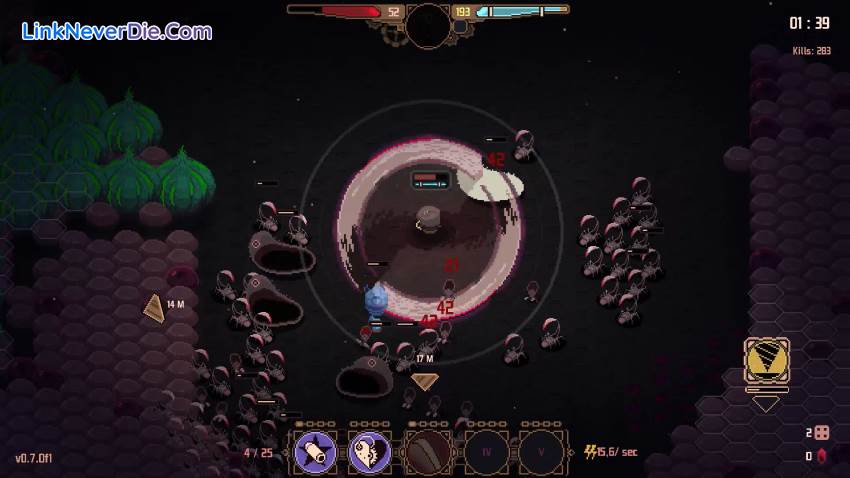Choose the dark curved blade slot
This screenshot has height=478, width=850.
pyautogui.click(x=428, y=452)
